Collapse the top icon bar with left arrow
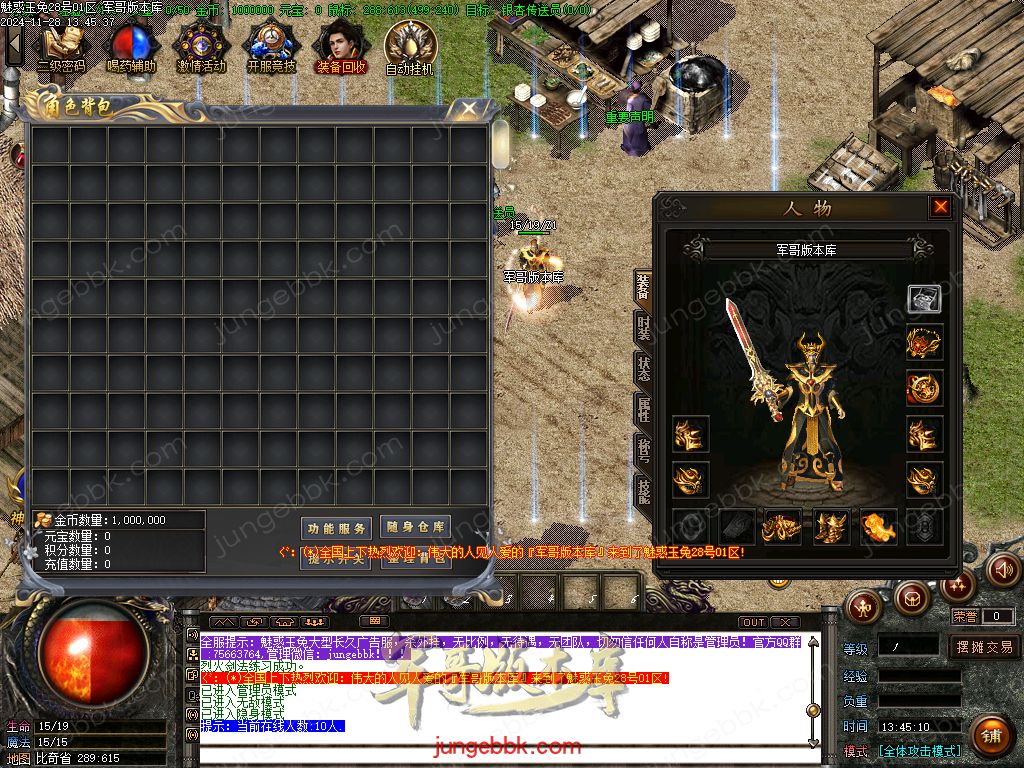The width and height of the screenshot is (1024, 768). (x=13, y=45)
